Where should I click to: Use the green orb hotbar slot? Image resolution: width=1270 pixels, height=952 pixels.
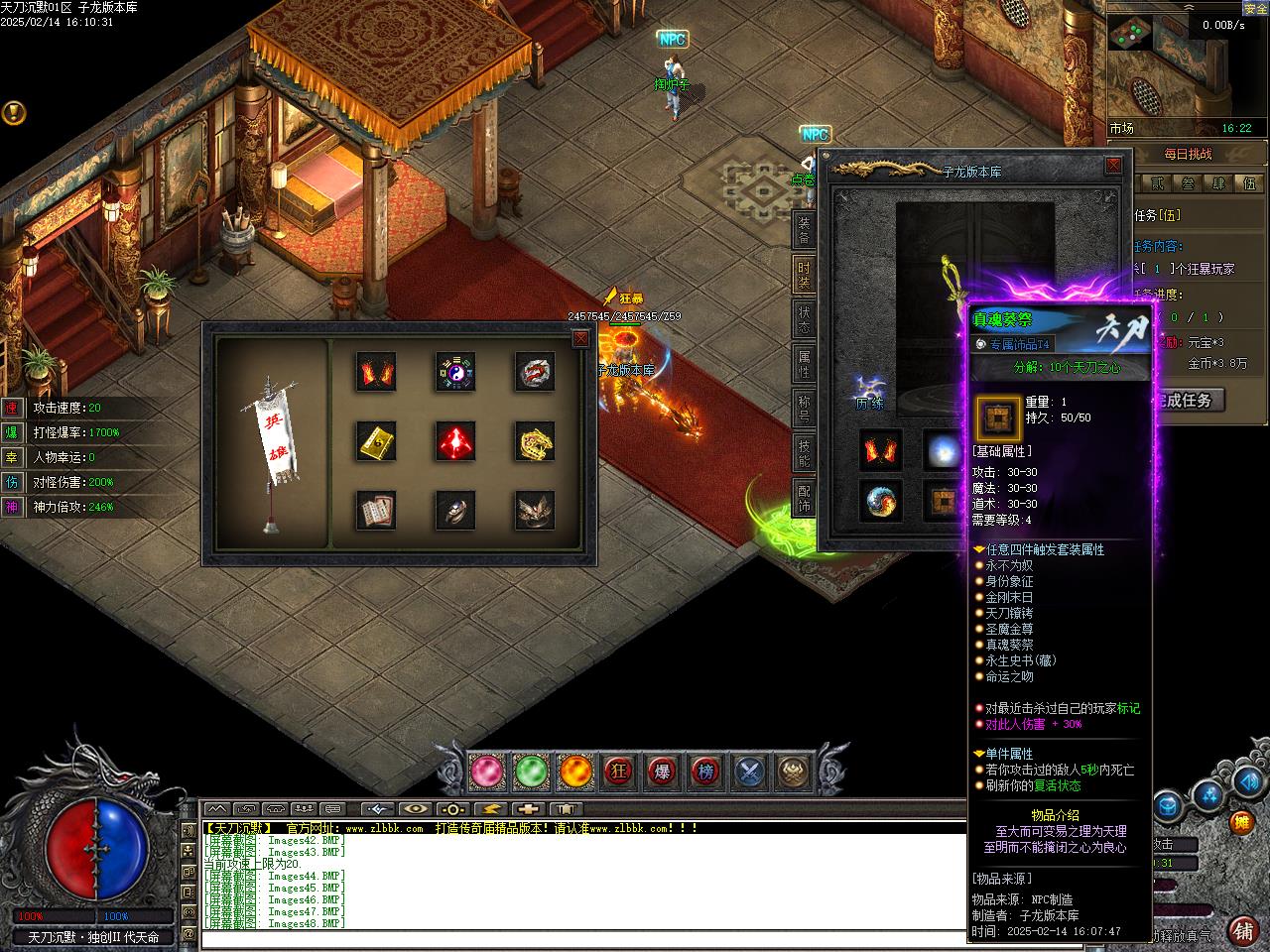click(532, 771)
